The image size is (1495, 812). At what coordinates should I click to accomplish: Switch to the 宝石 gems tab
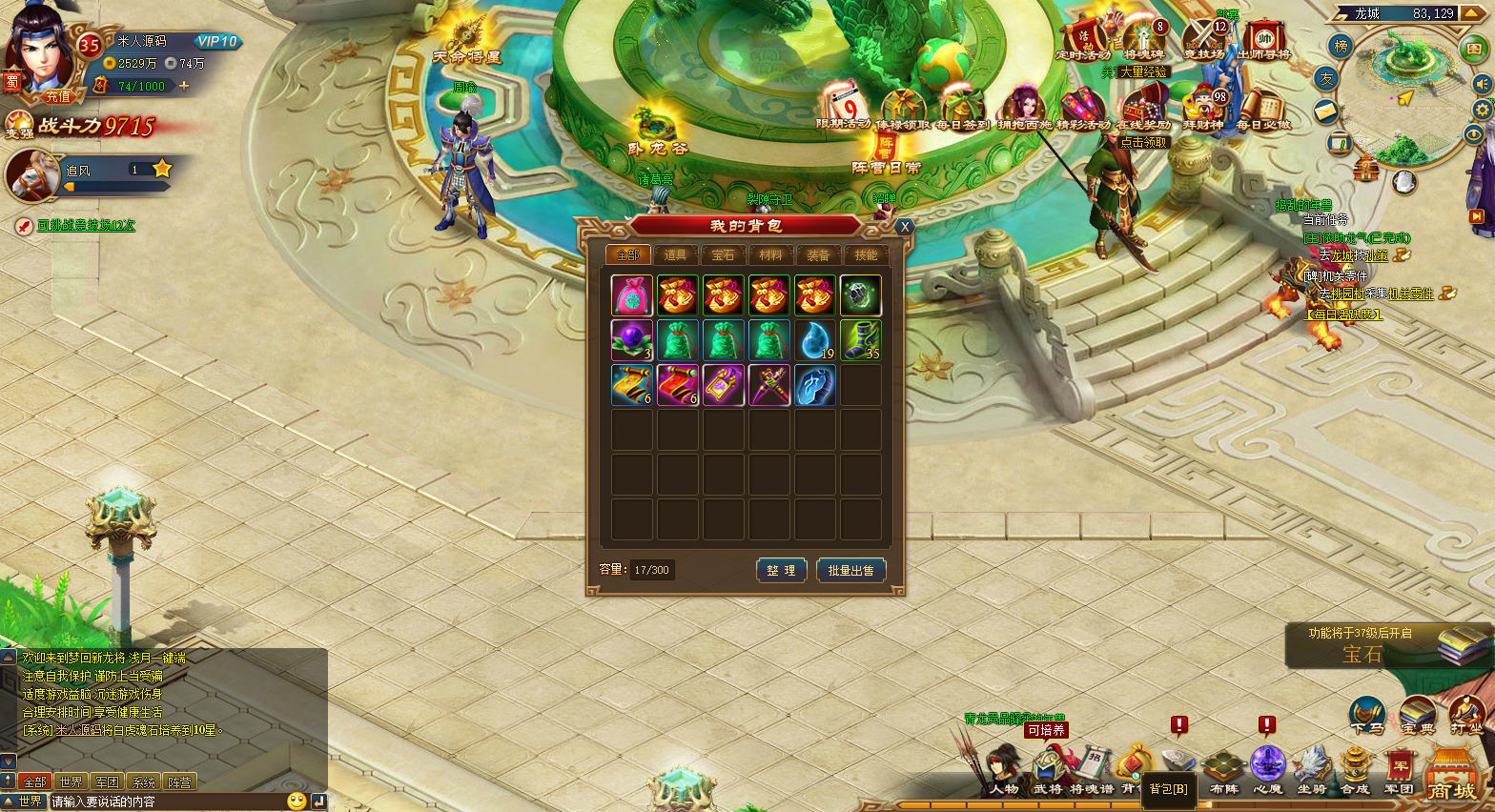724,254
